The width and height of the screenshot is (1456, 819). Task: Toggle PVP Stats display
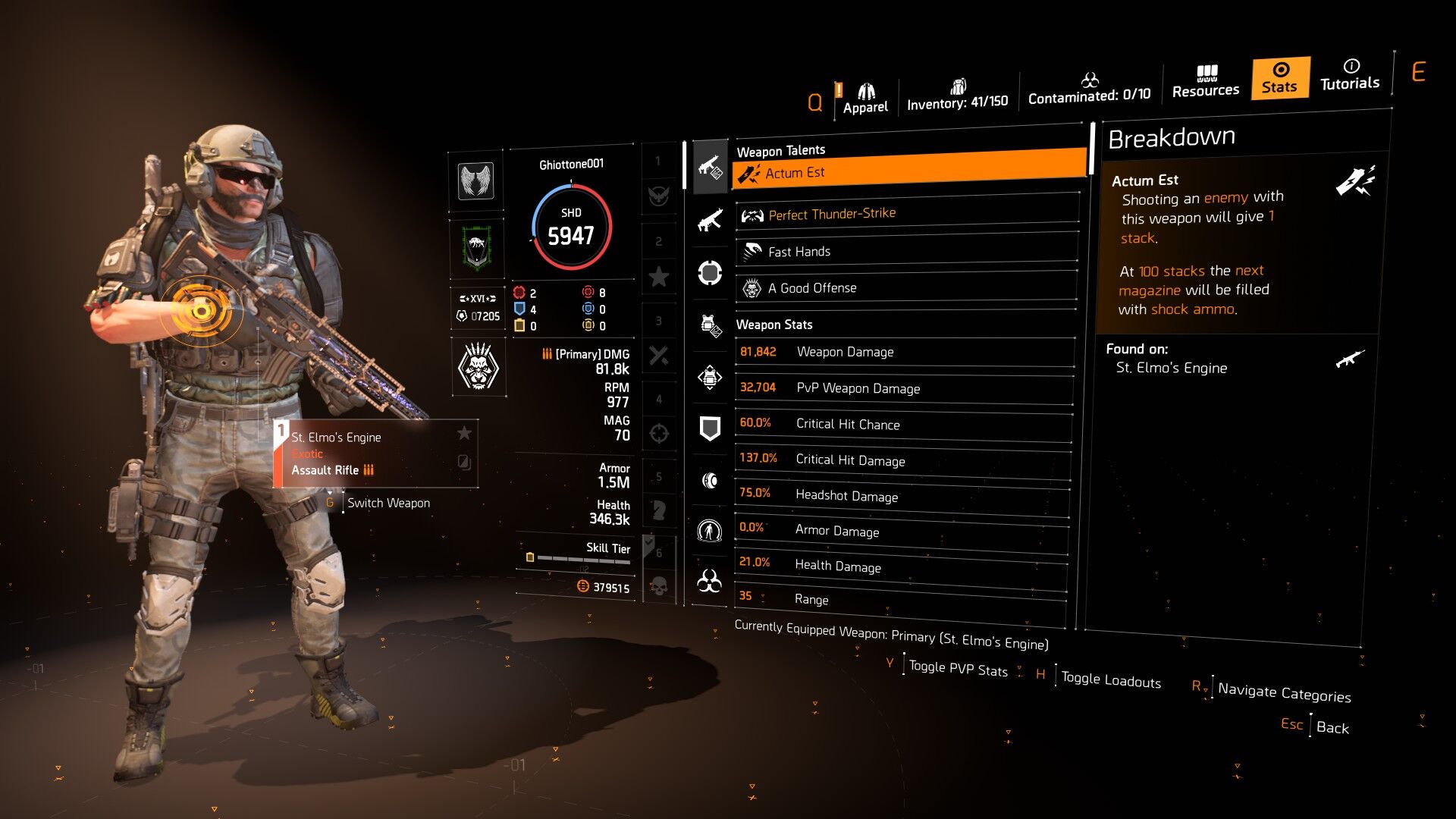click(958, 669)
